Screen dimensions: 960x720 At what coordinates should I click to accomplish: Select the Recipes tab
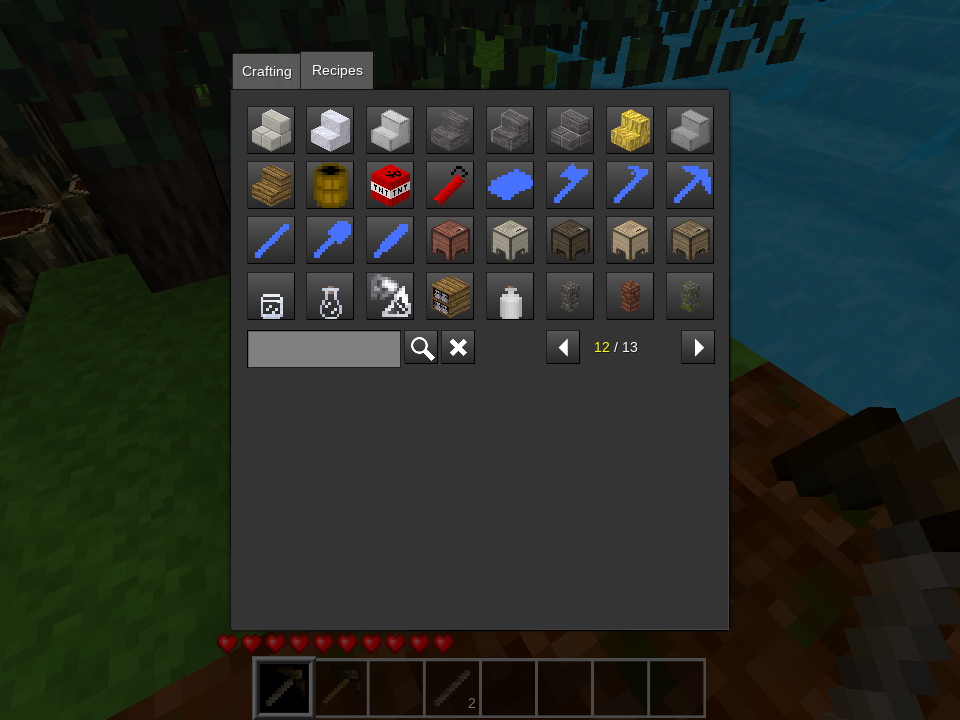337,71
